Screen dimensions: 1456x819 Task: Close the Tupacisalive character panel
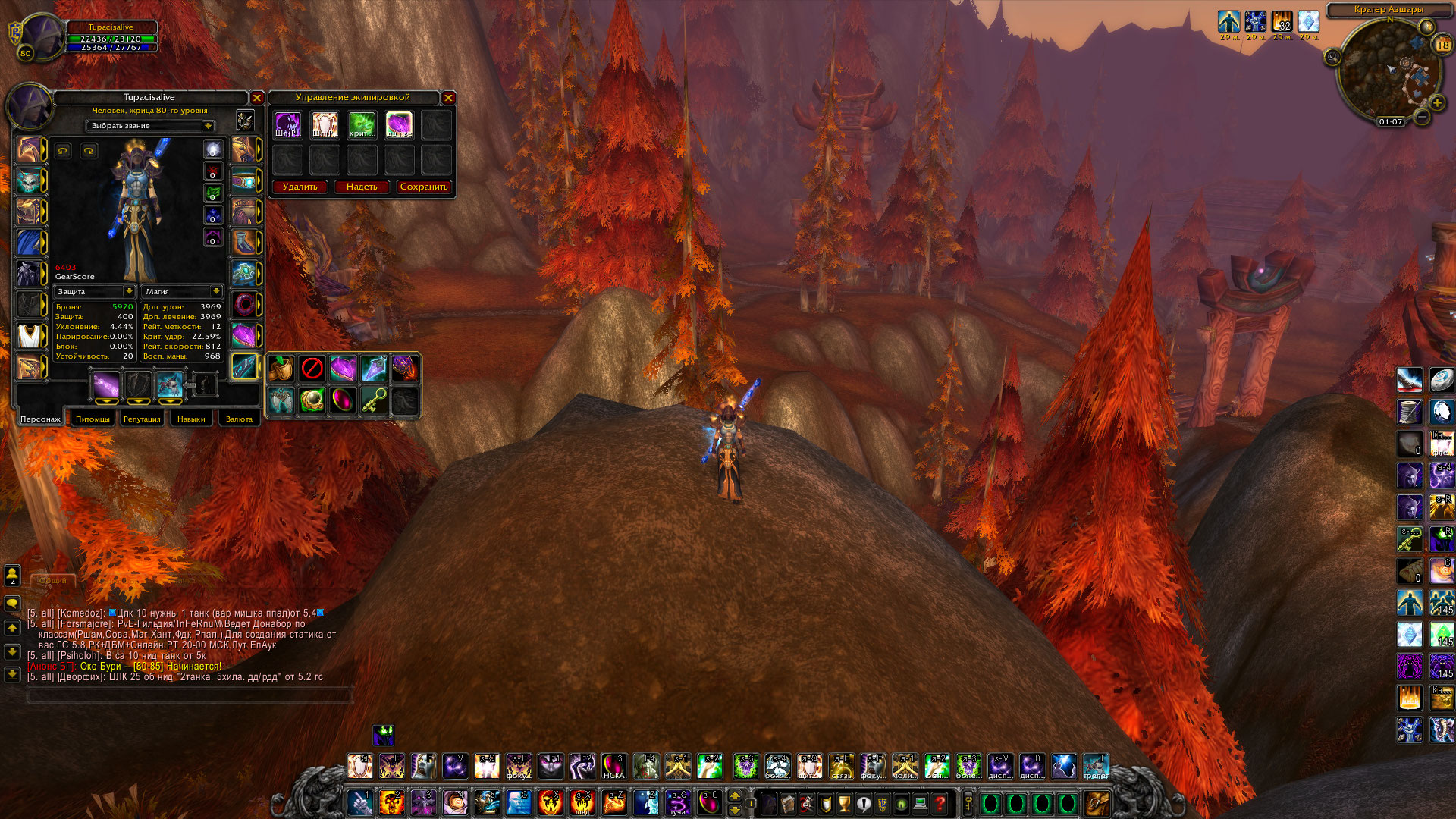click(x=257, y=98)
